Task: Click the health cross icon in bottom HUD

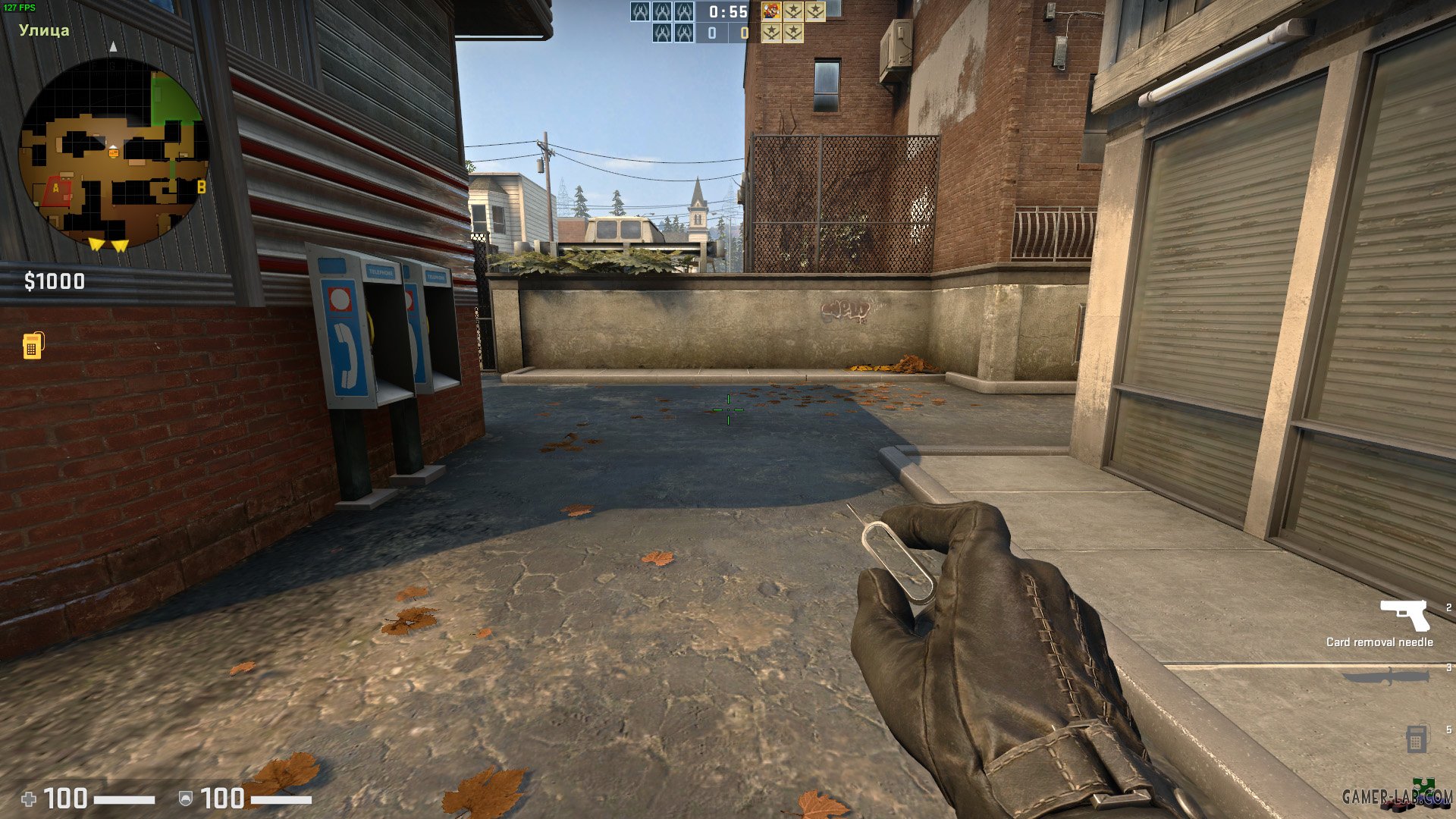Action: [x=30, y=799]
